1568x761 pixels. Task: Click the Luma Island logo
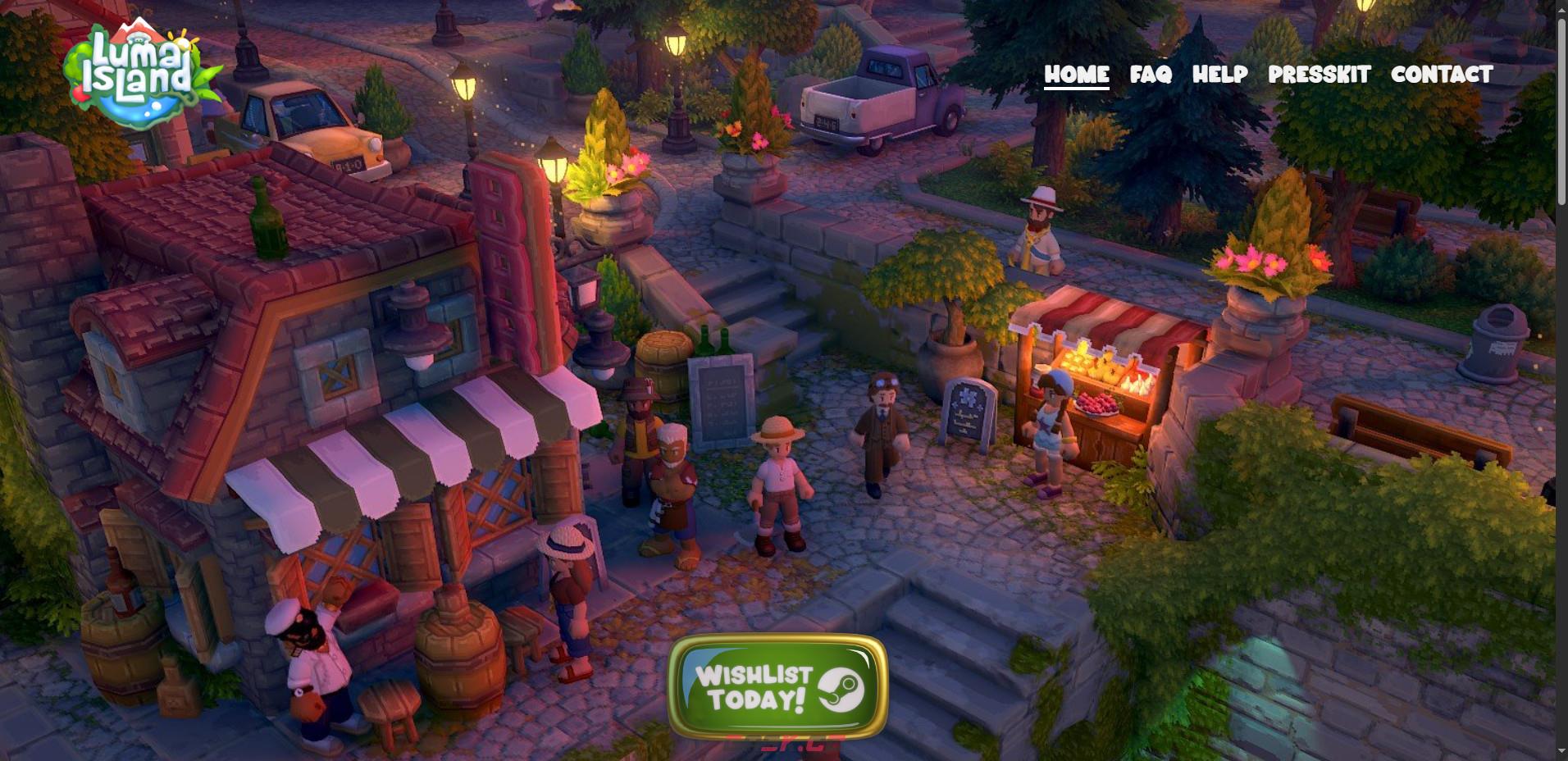pyautogui.click(x=141, y=75)
